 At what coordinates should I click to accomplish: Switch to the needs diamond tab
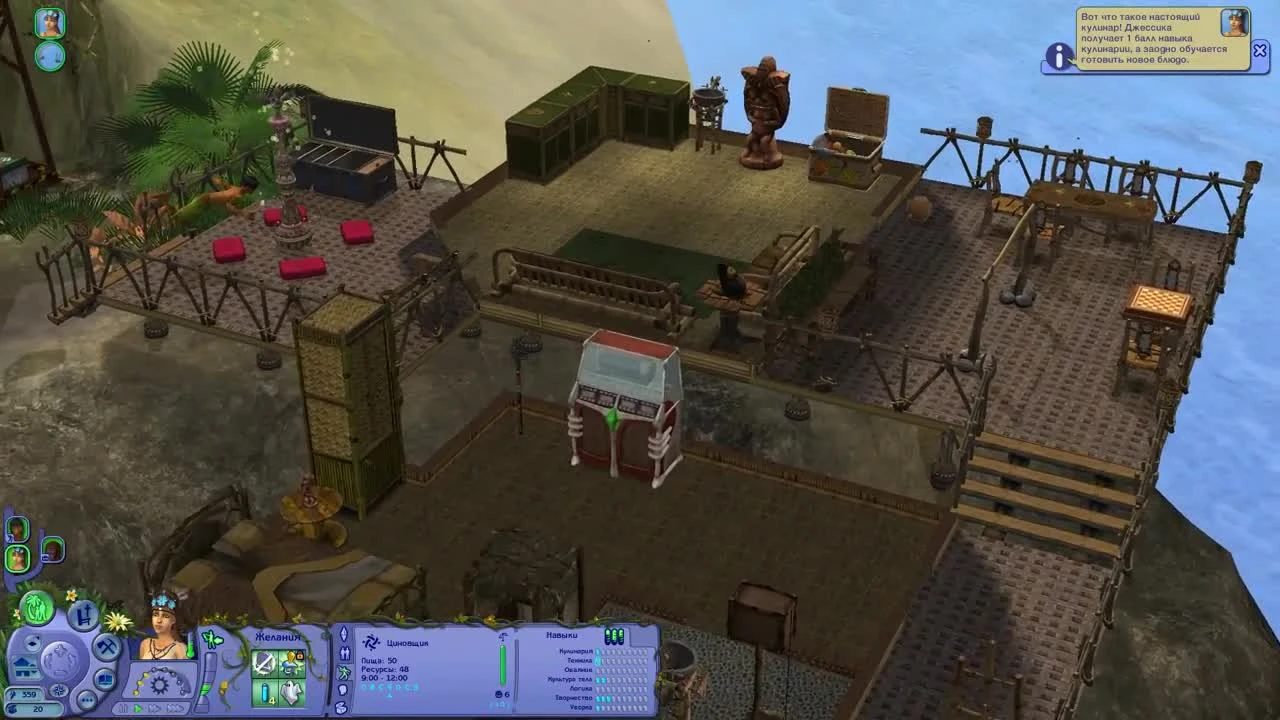(x=344, y=632)
